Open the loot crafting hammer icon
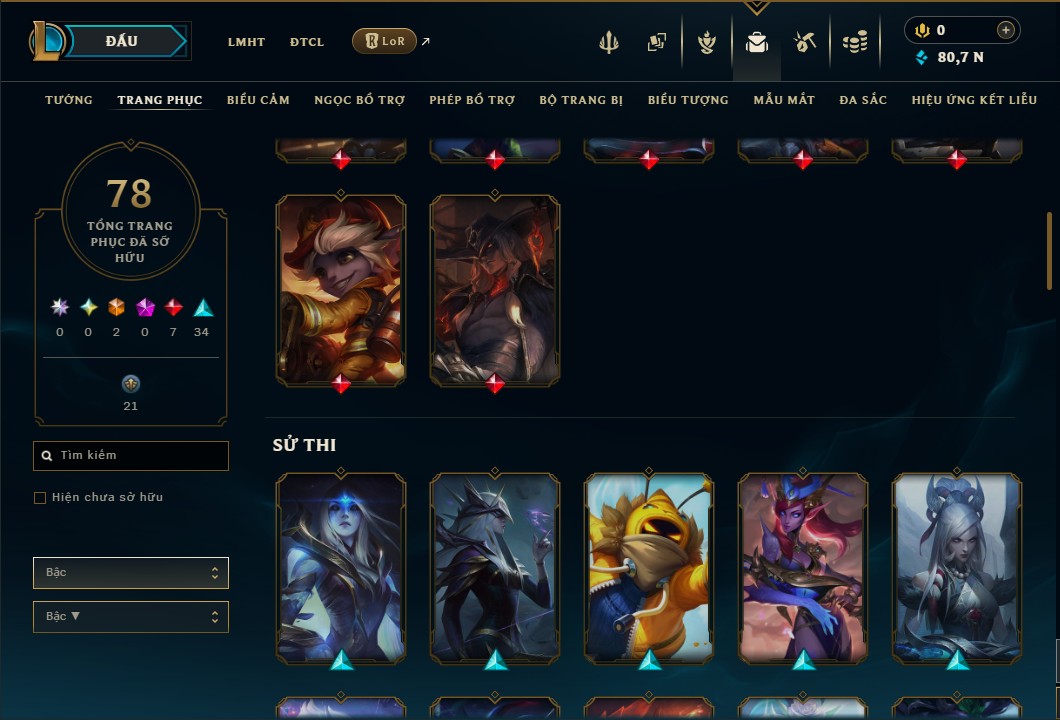This screenshot has width=1060, height=720. coord(805,42)
